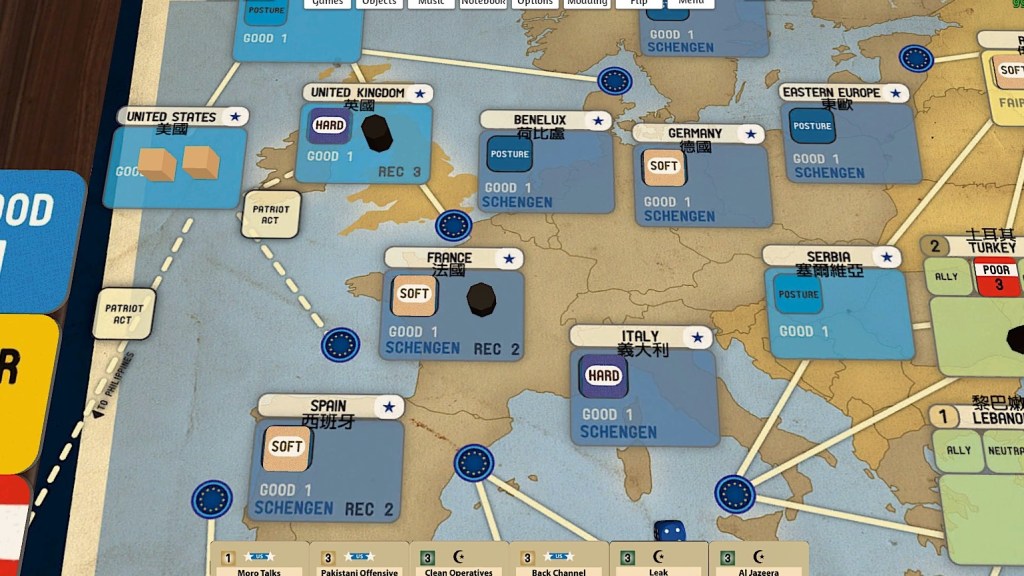The image size is (1024, 576).
Task: Select the Pakistani Offensive card
Action: [x=358, y=560]
